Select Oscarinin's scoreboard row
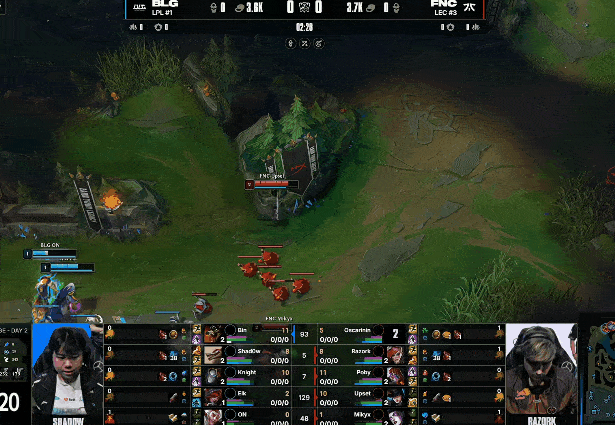Screen dimensions: 615x425 click(x=360, y=333)
